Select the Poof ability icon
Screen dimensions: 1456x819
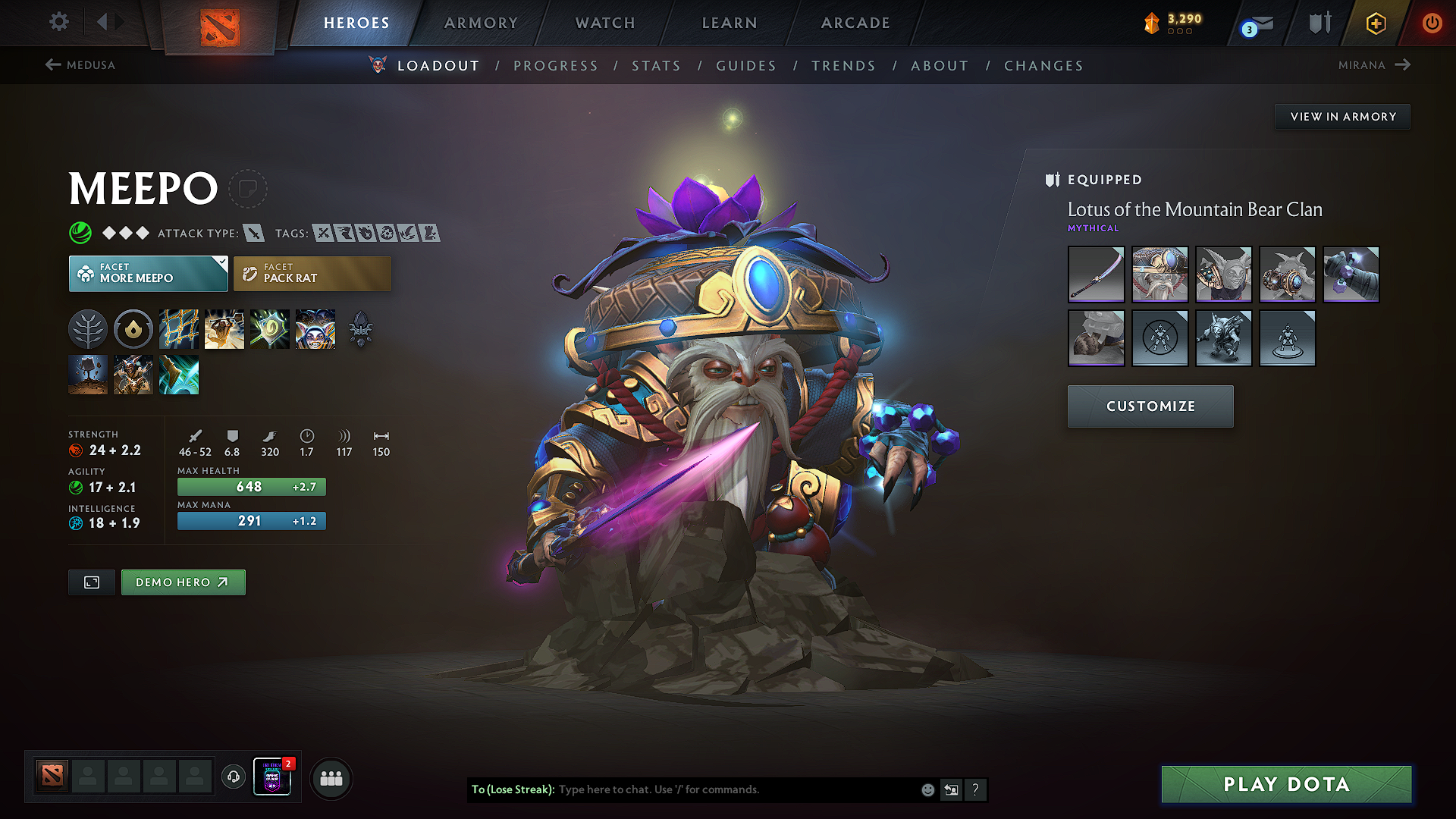(x=269, y=328)
